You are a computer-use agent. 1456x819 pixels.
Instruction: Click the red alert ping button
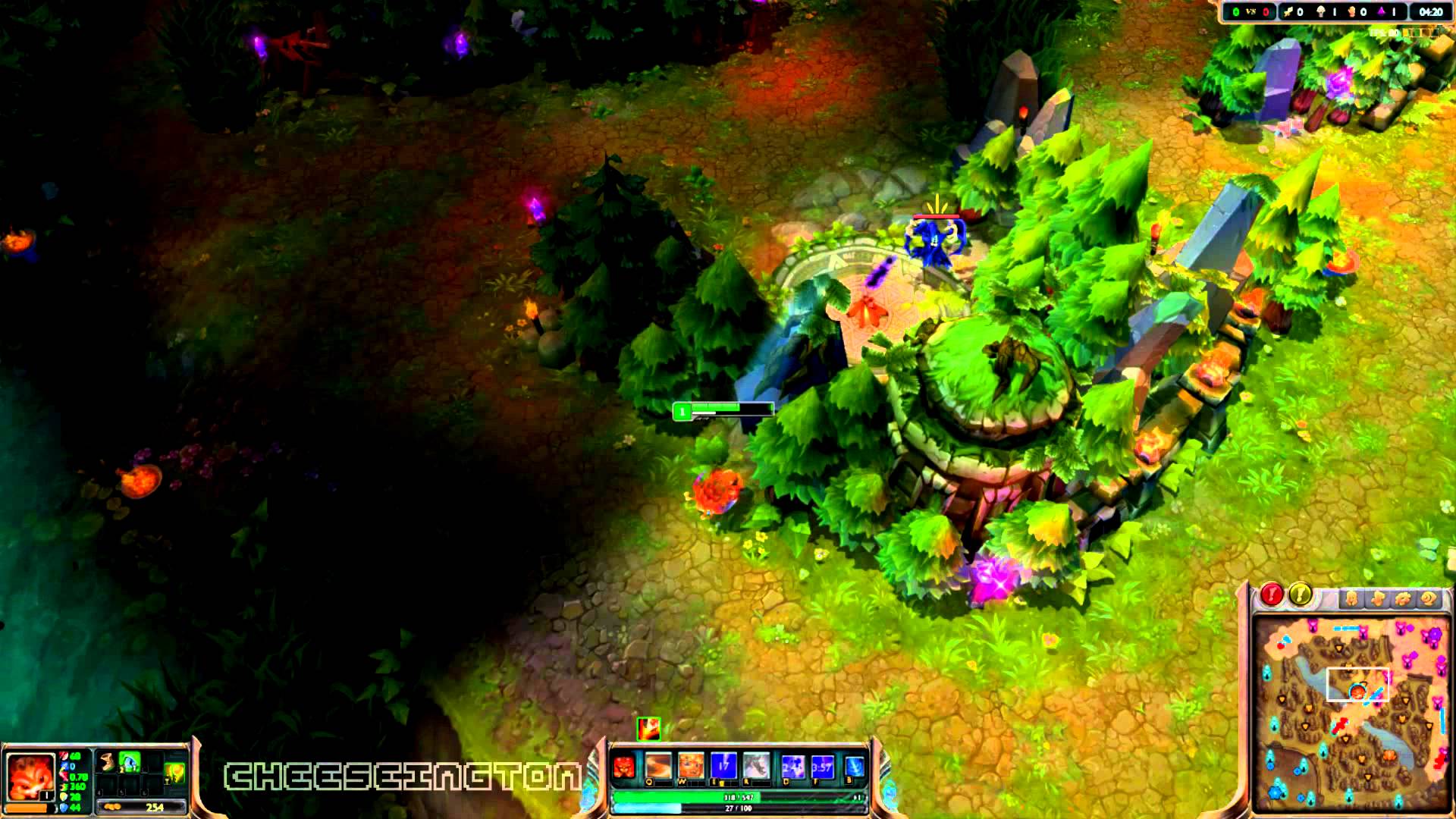tap(1272, 595)
